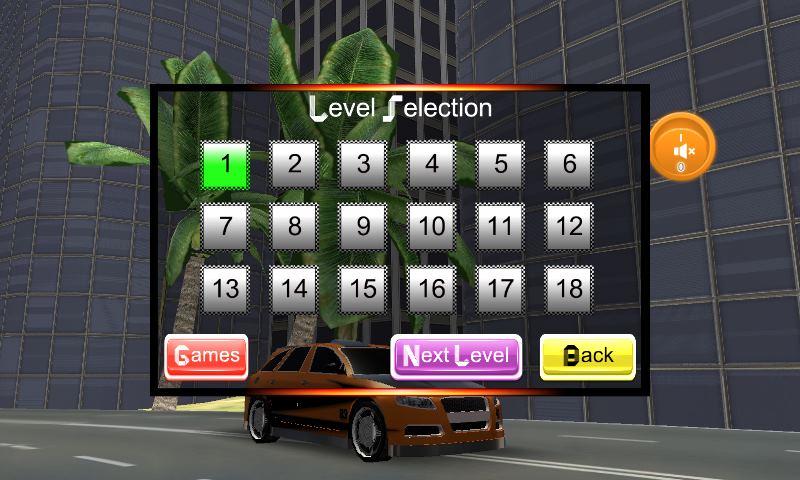
Task: Pick level 17 from the grid
Action: 501,289
